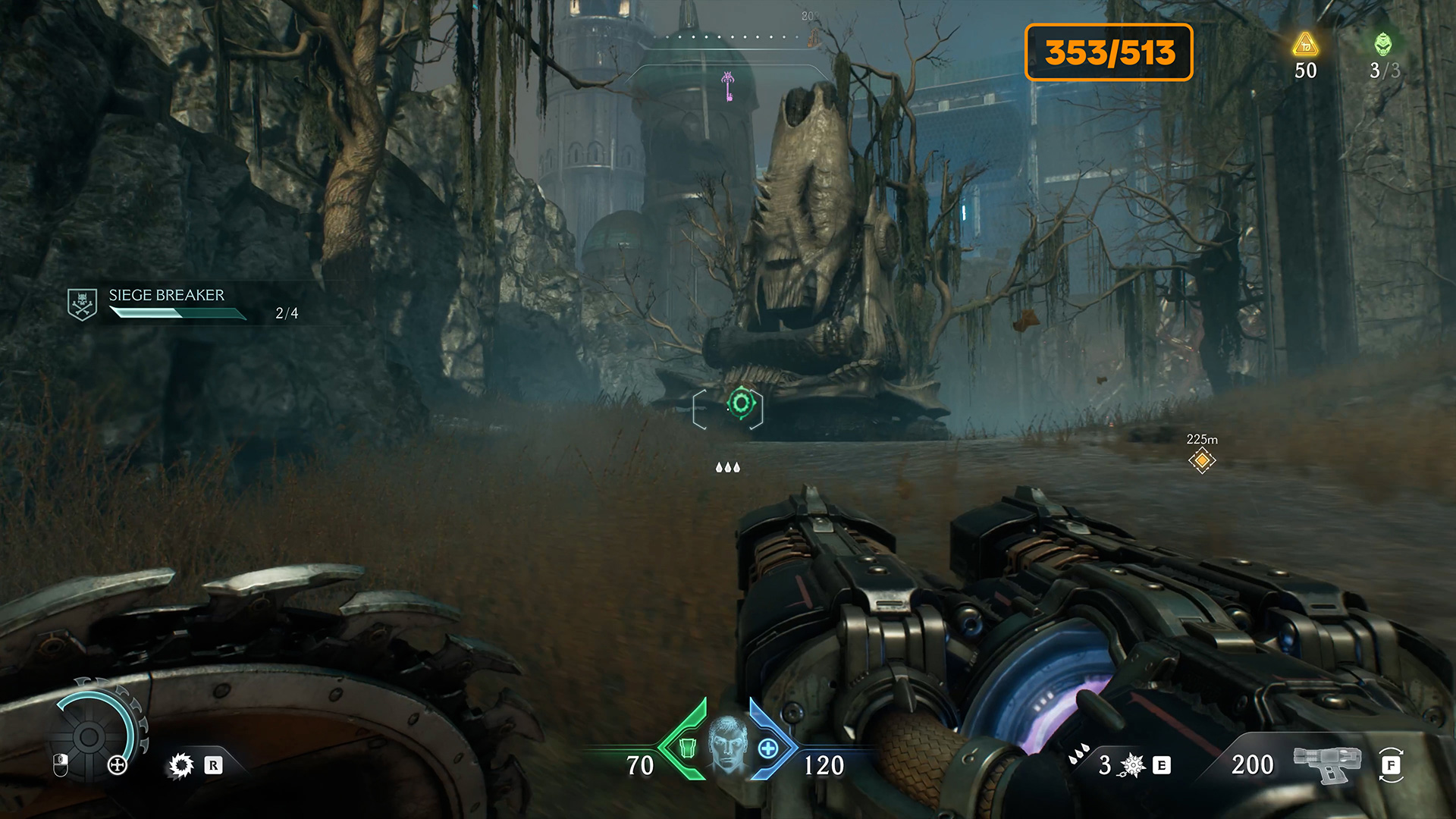Select the gold currency triangle icon
The height and width of the screenshot is (819, 1456).
pyautogui.click(x=1305, y=45)
